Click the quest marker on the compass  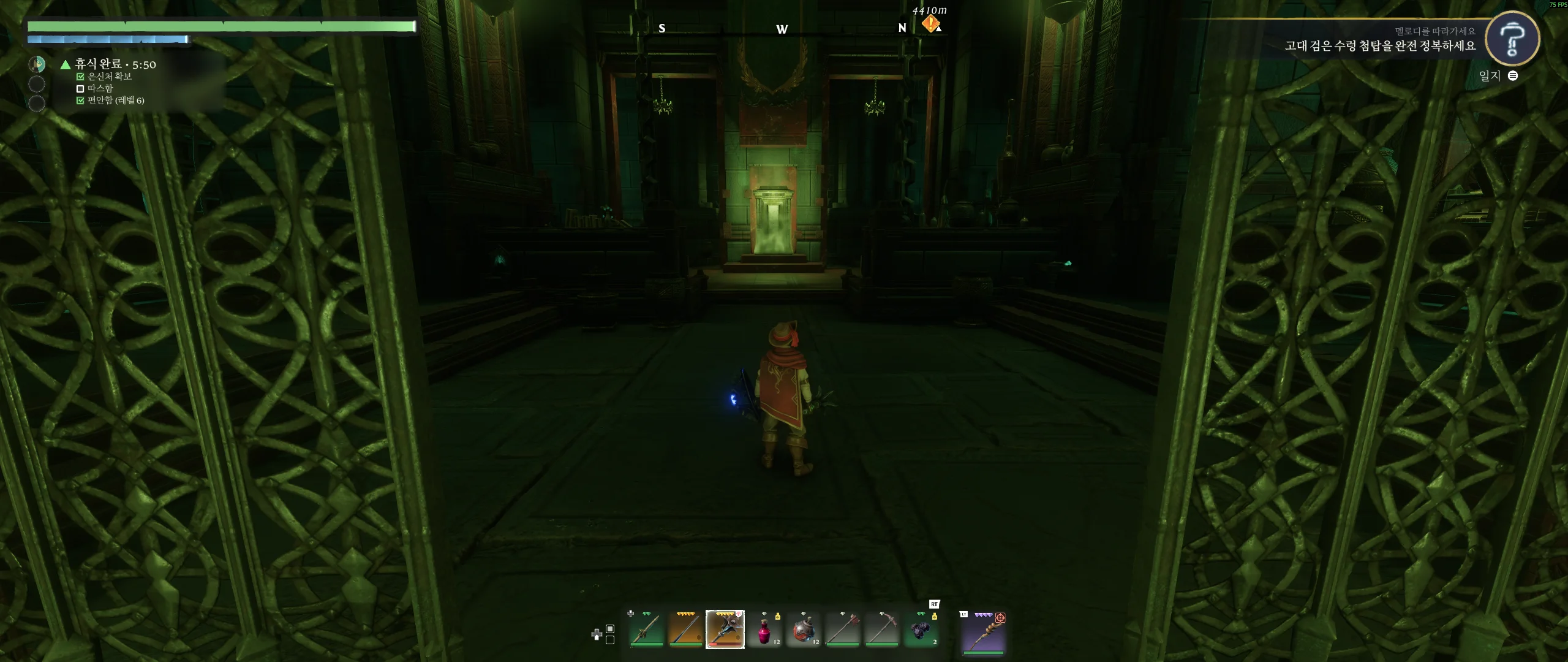930,25
